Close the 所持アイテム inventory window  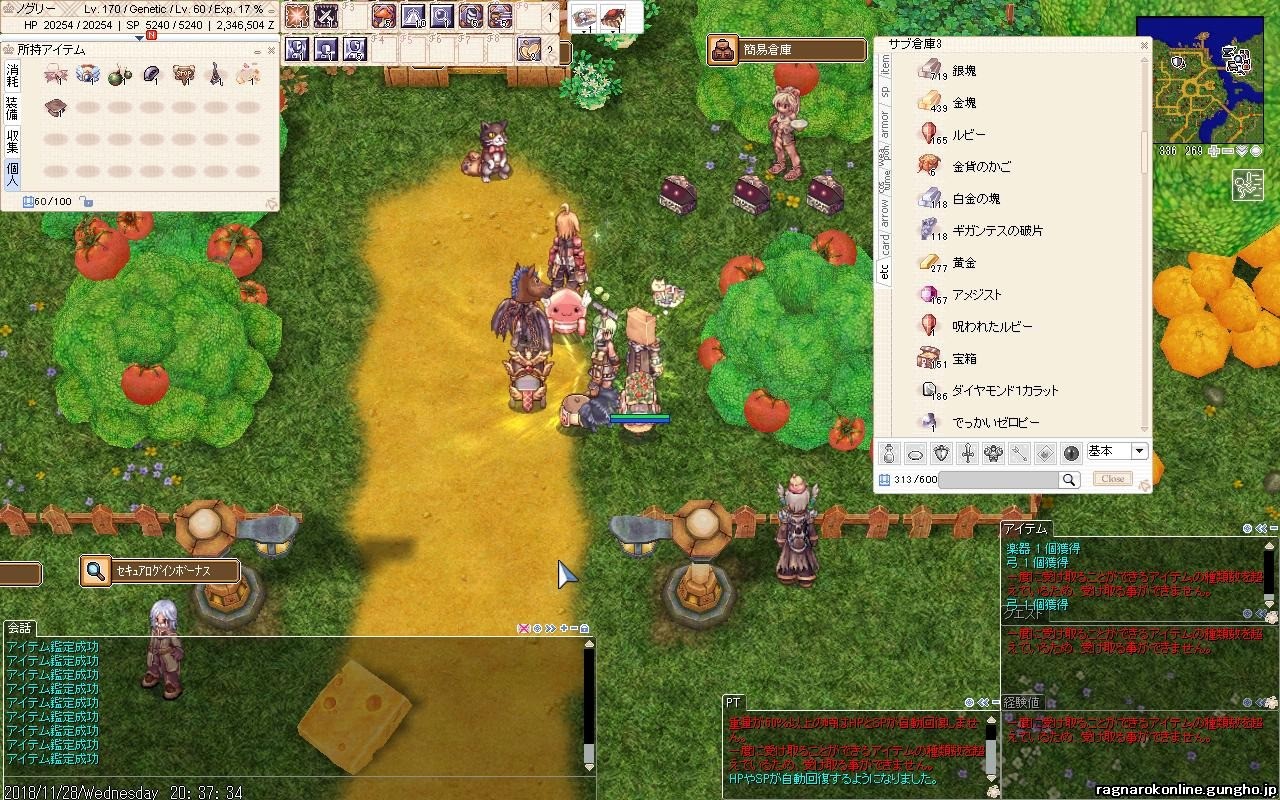(x=270, y=50)
